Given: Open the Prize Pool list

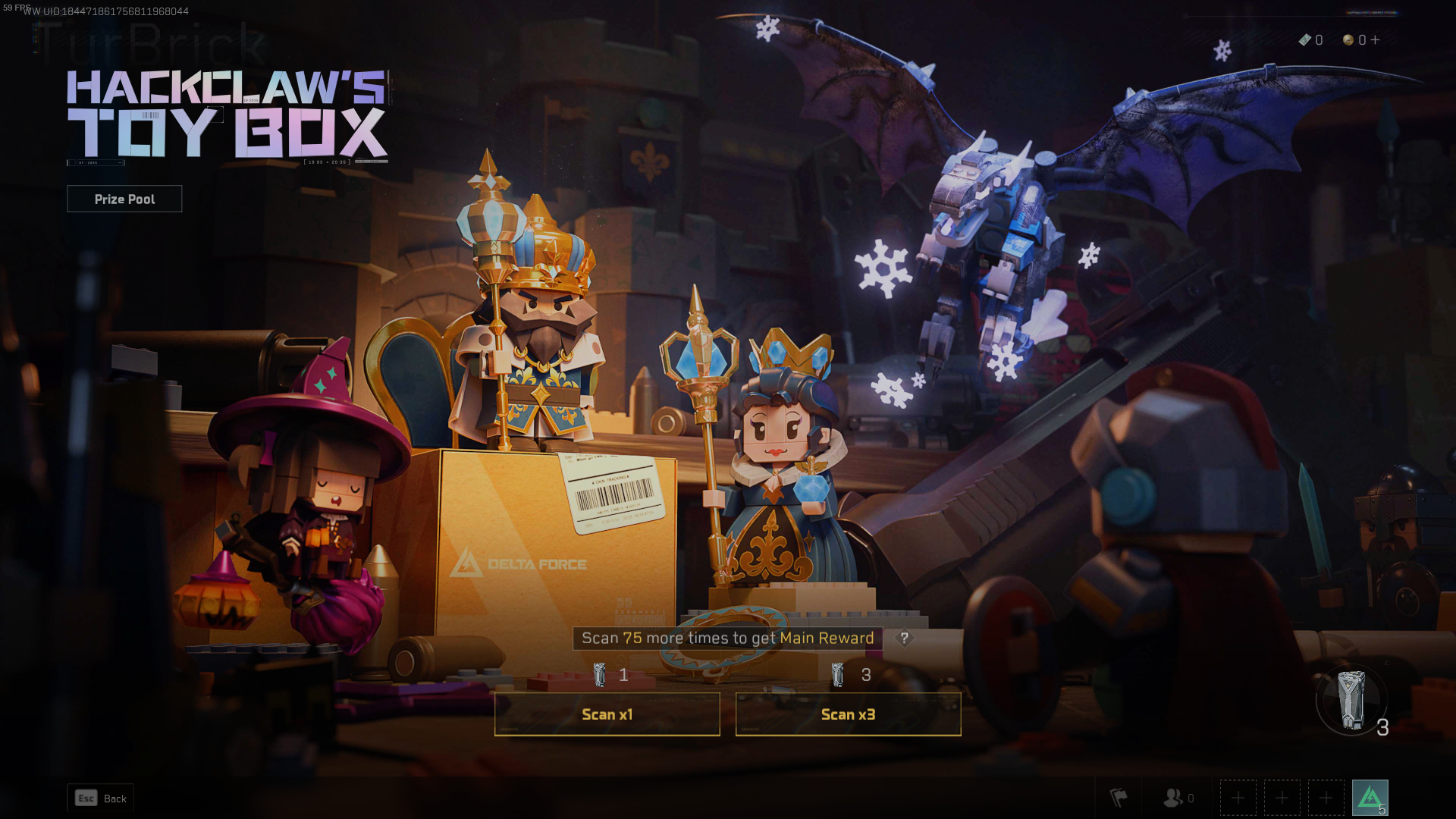Looking at the screenshot, I should [124, 199].
